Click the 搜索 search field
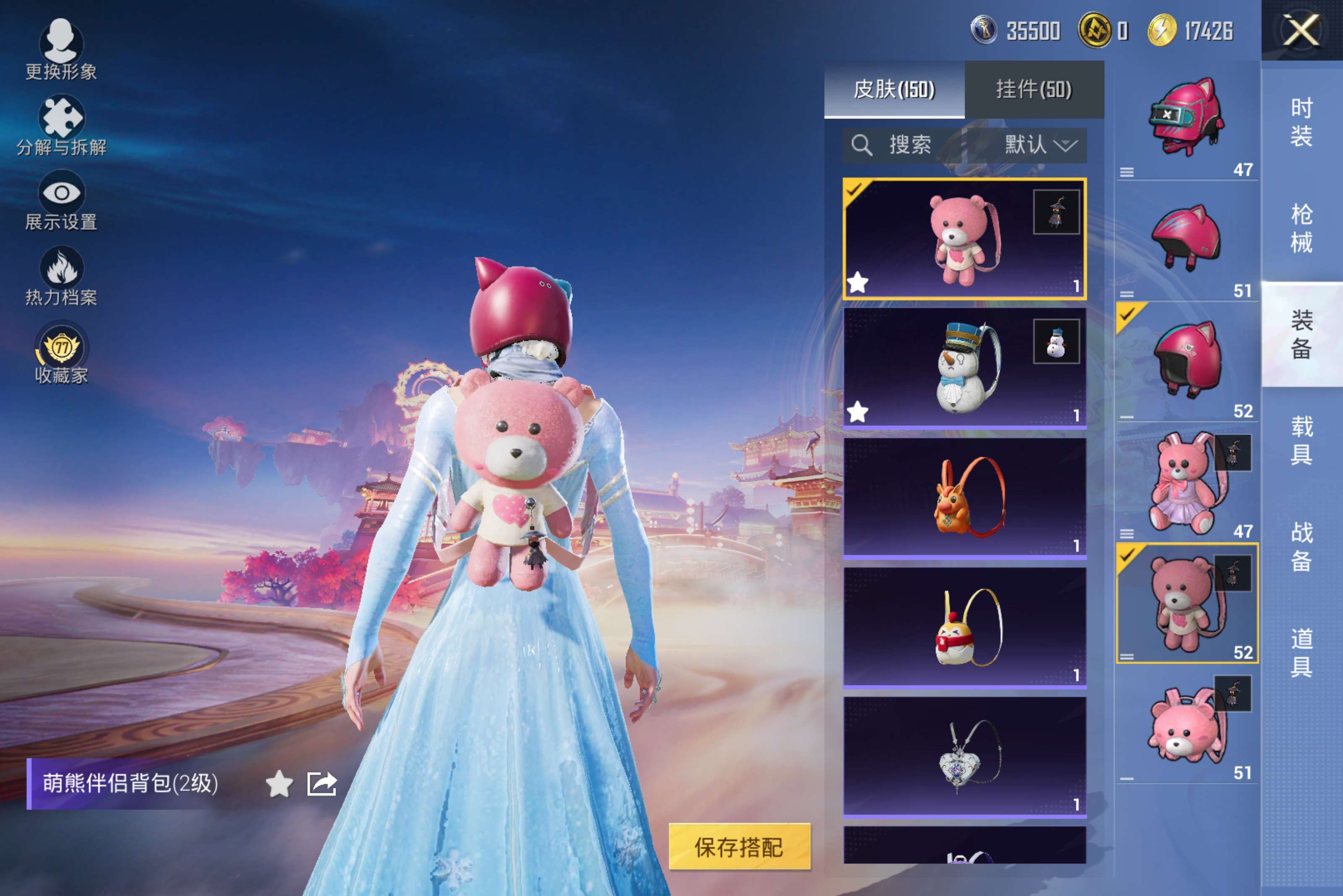The image size is (1343, 896). tap(909, 145)
